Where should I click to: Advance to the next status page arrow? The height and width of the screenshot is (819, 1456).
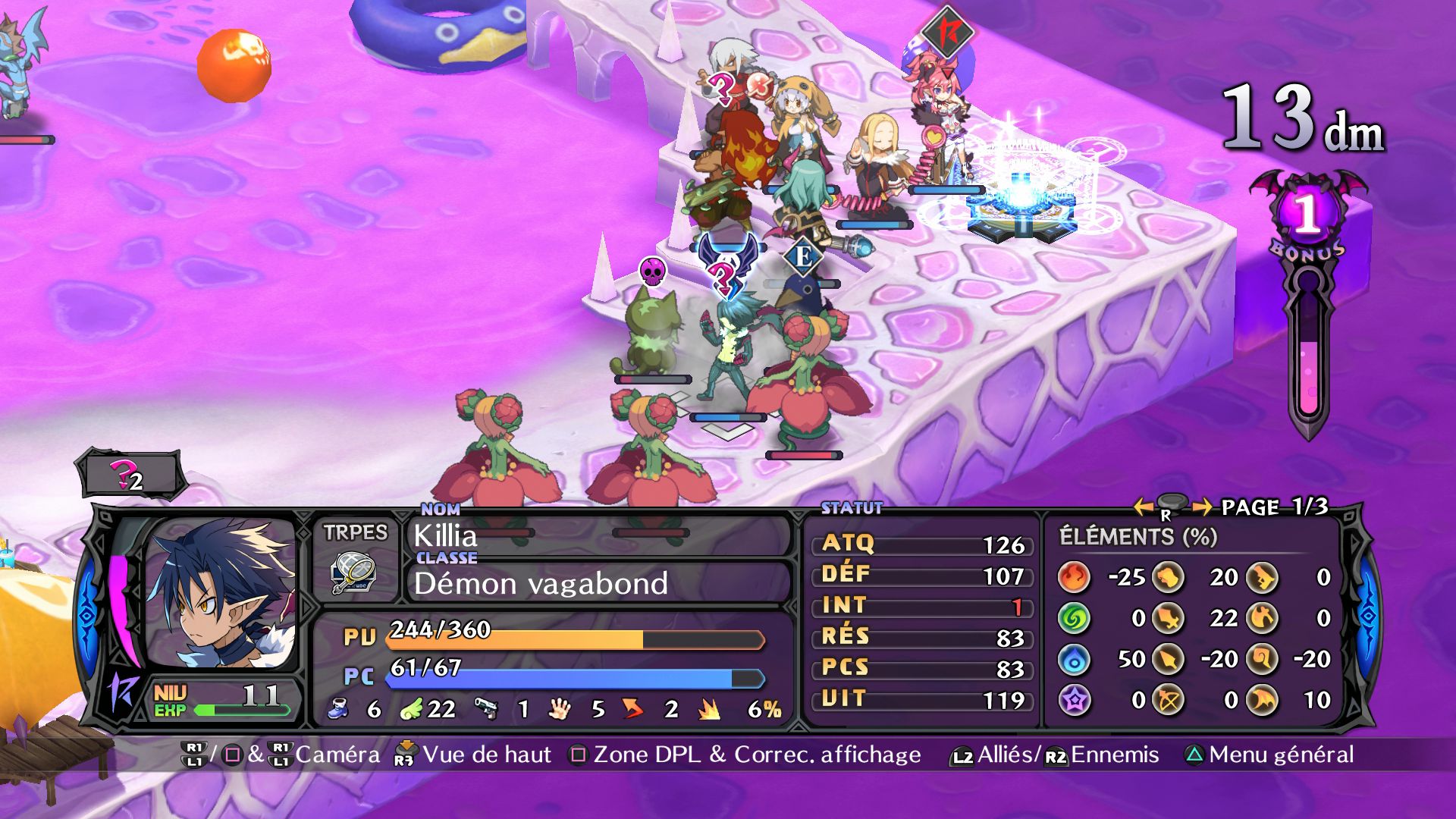(x=1202, y=506)
